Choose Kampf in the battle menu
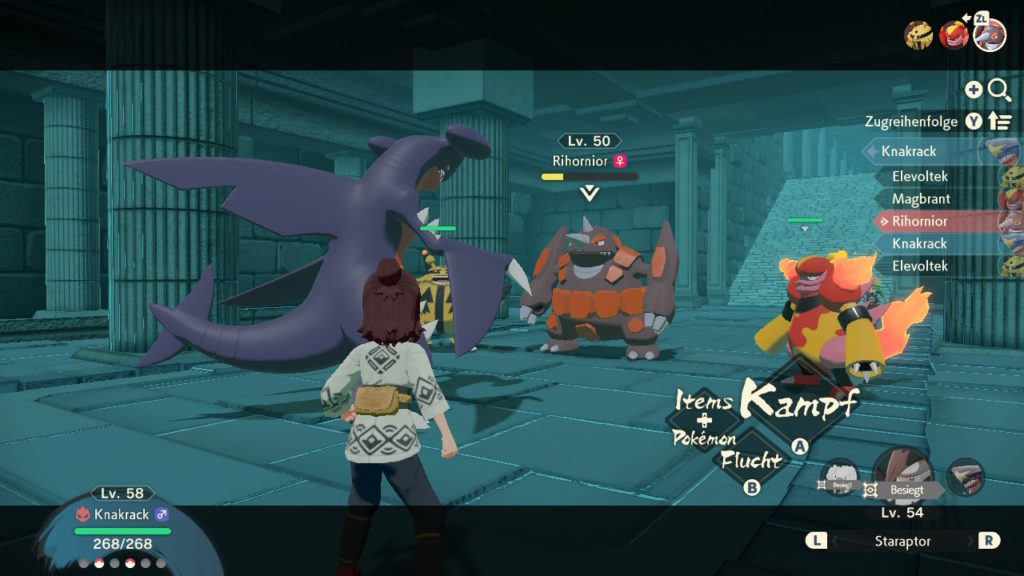The width and height of the screenshot is (1024, 576). click(799, 405)
